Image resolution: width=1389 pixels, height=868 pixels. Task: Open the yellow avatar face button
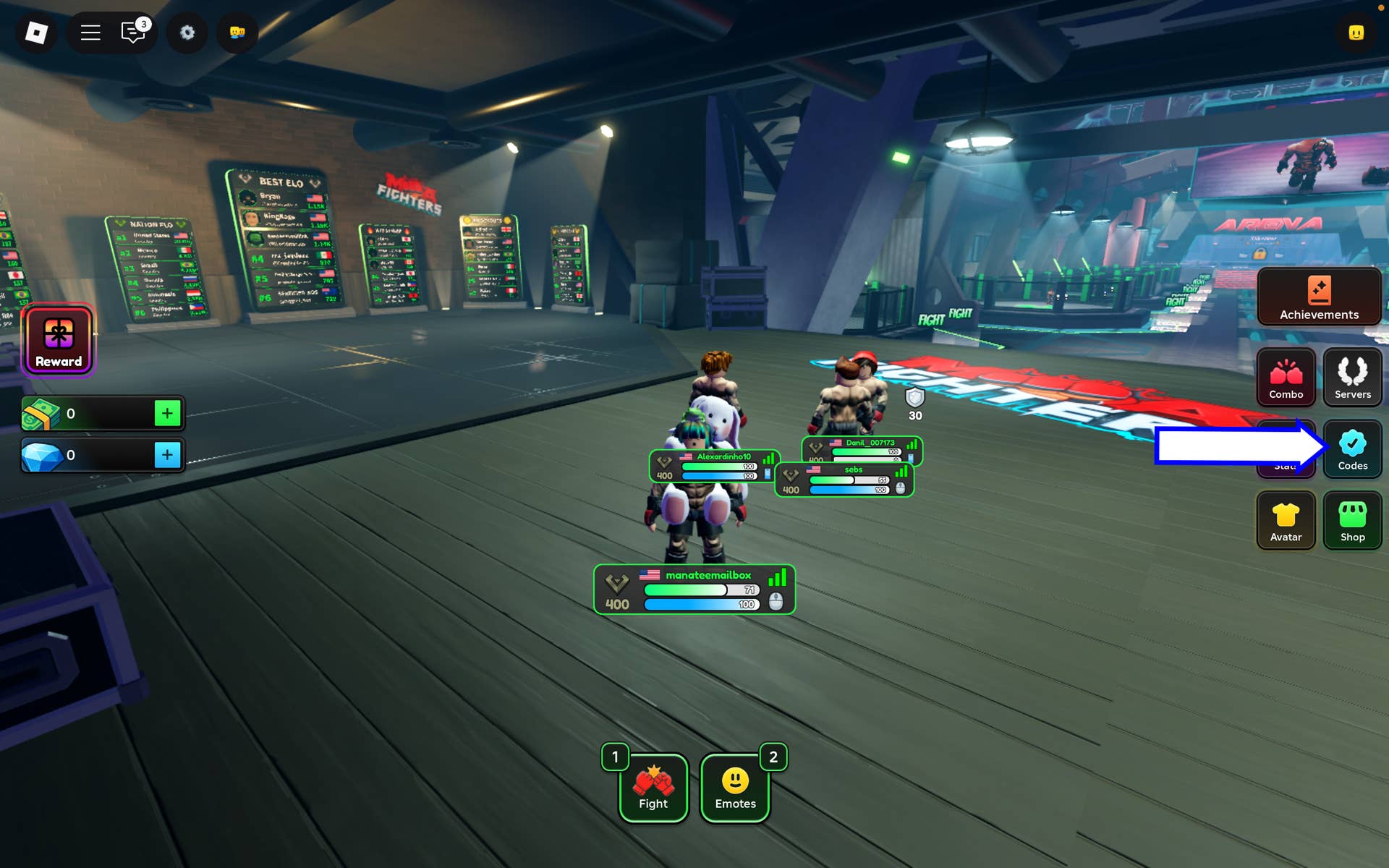[x=1356, y=33]
